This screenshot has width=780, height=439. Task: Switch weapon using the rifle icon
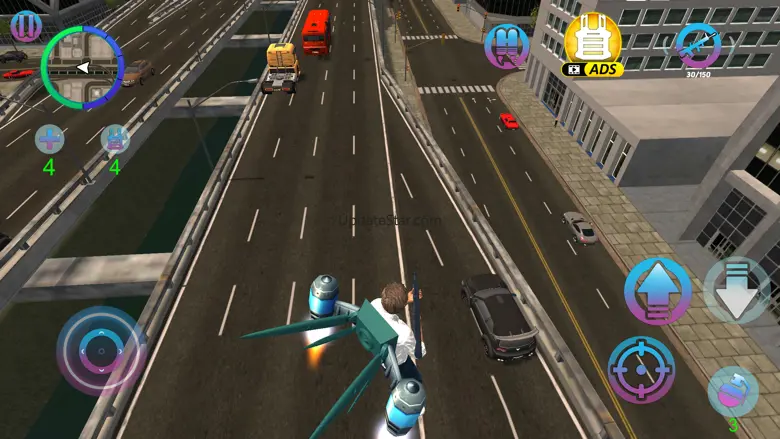[x=697, y=45]
